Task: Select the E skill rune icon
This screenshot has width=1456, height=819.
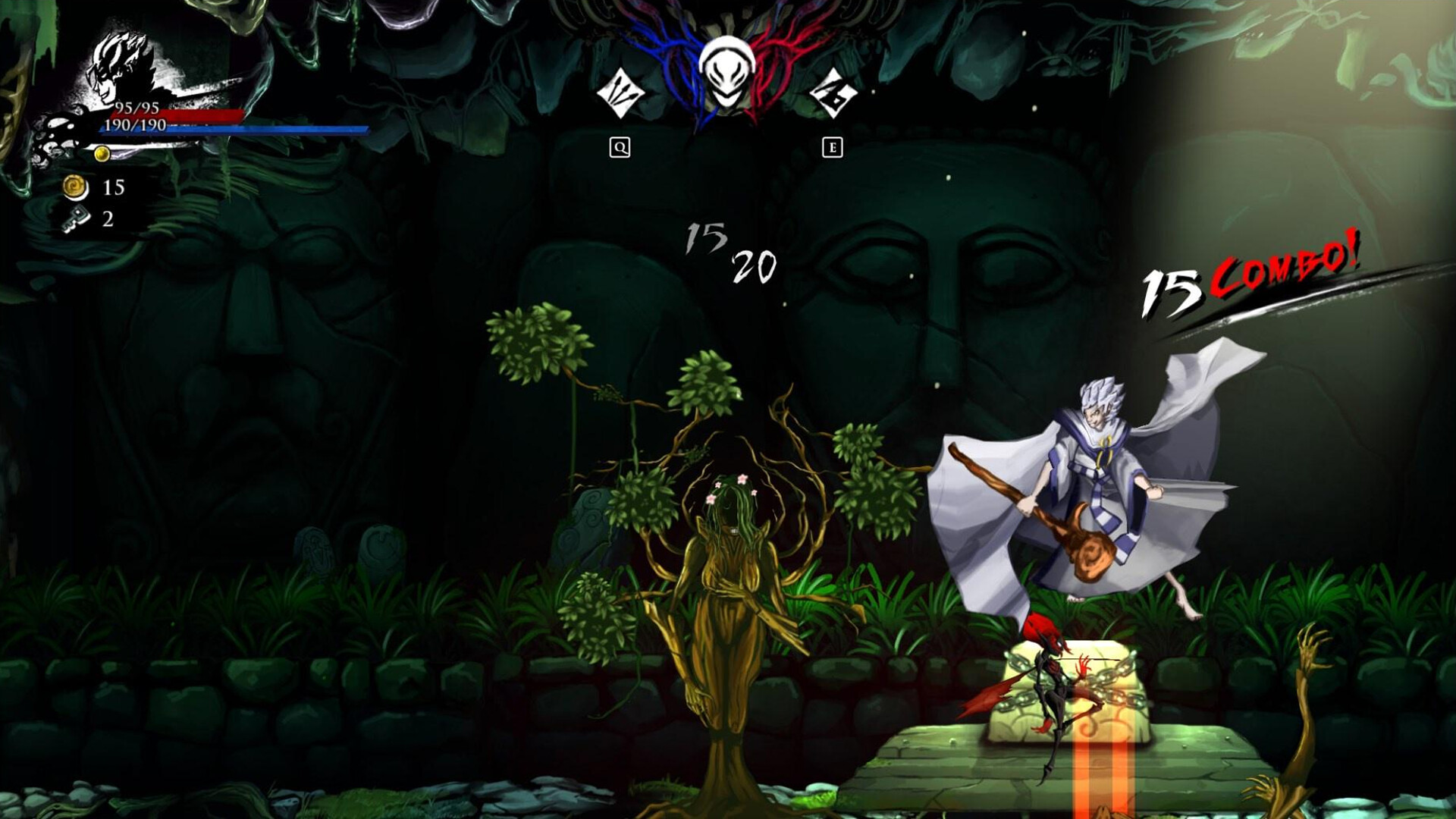Action: pyautogui.click(x=832, y=94)
